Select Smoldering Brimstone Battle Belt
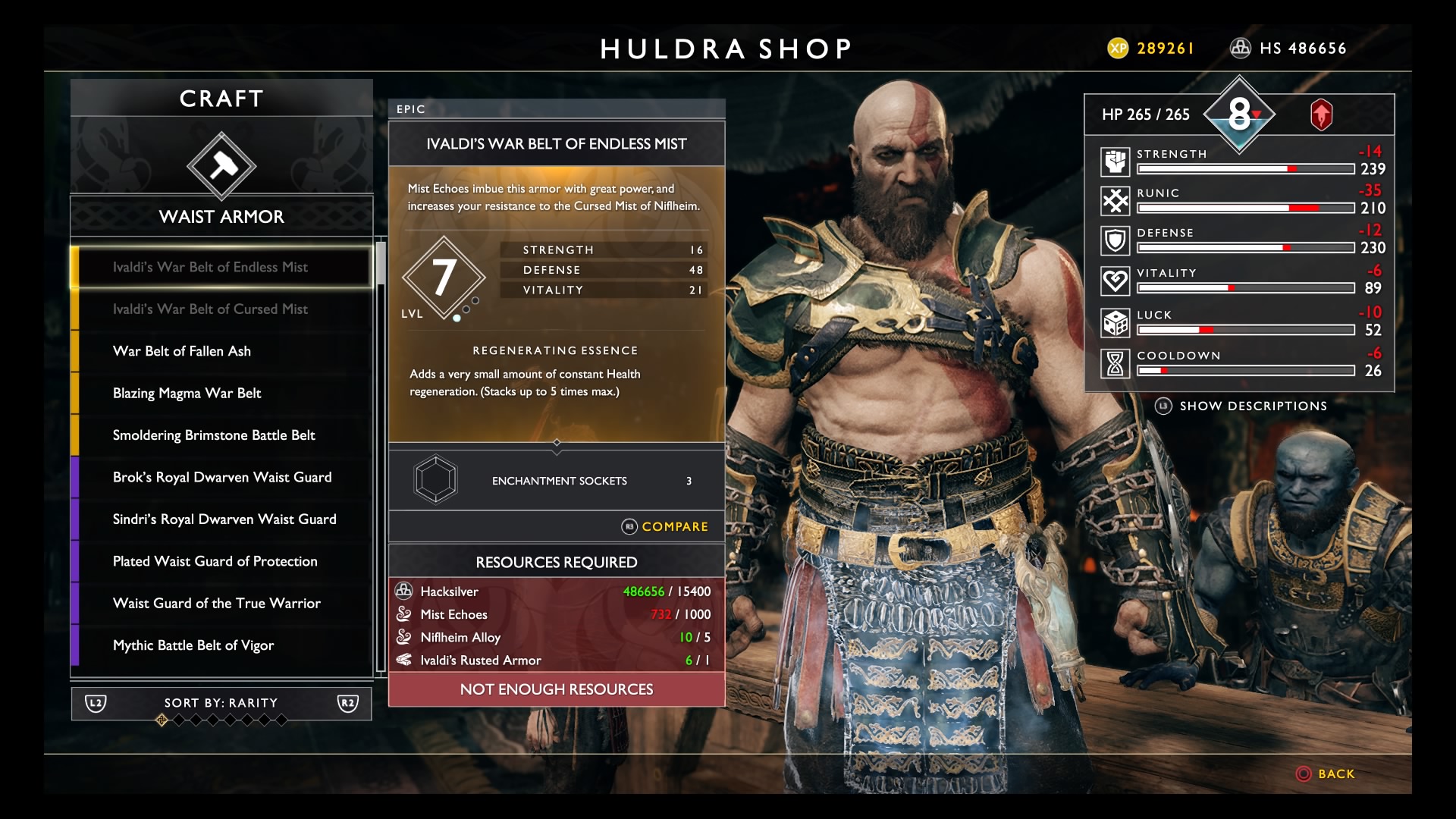The image size is (1456, 819). (221, 435)
